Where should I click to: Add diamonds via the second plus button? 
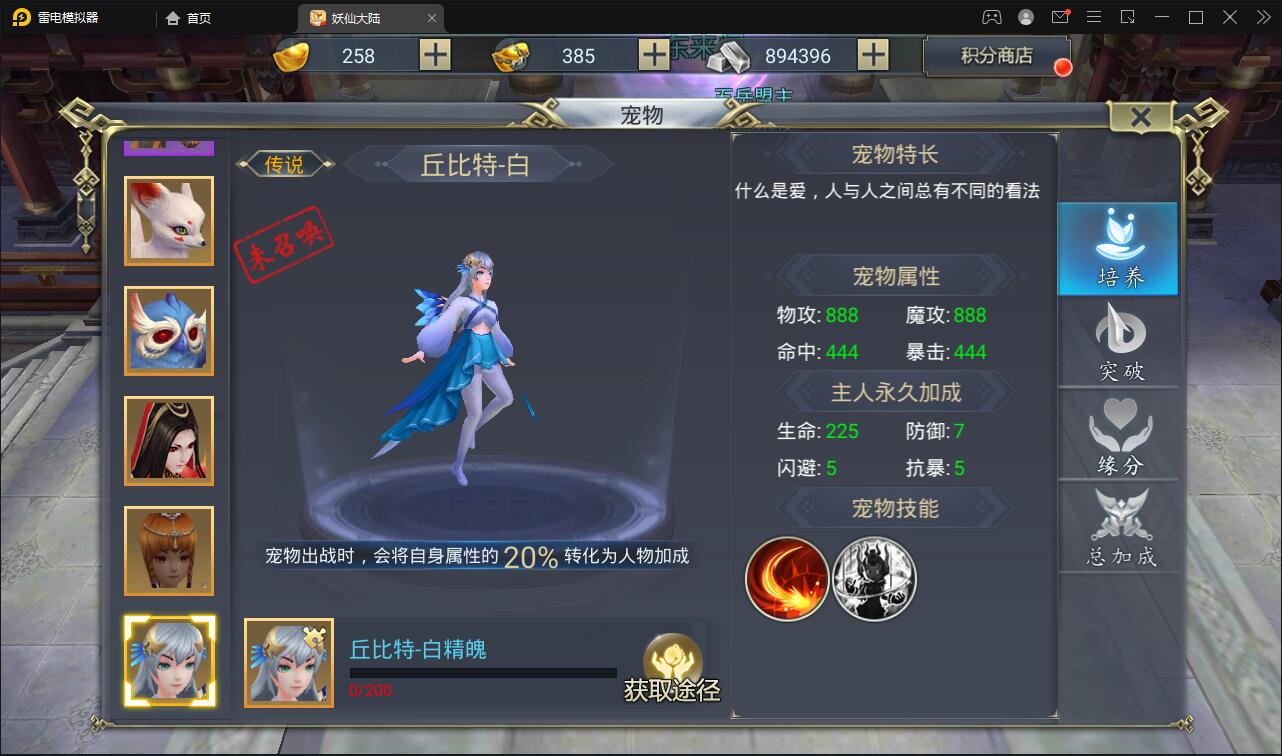tap(653, 55)
